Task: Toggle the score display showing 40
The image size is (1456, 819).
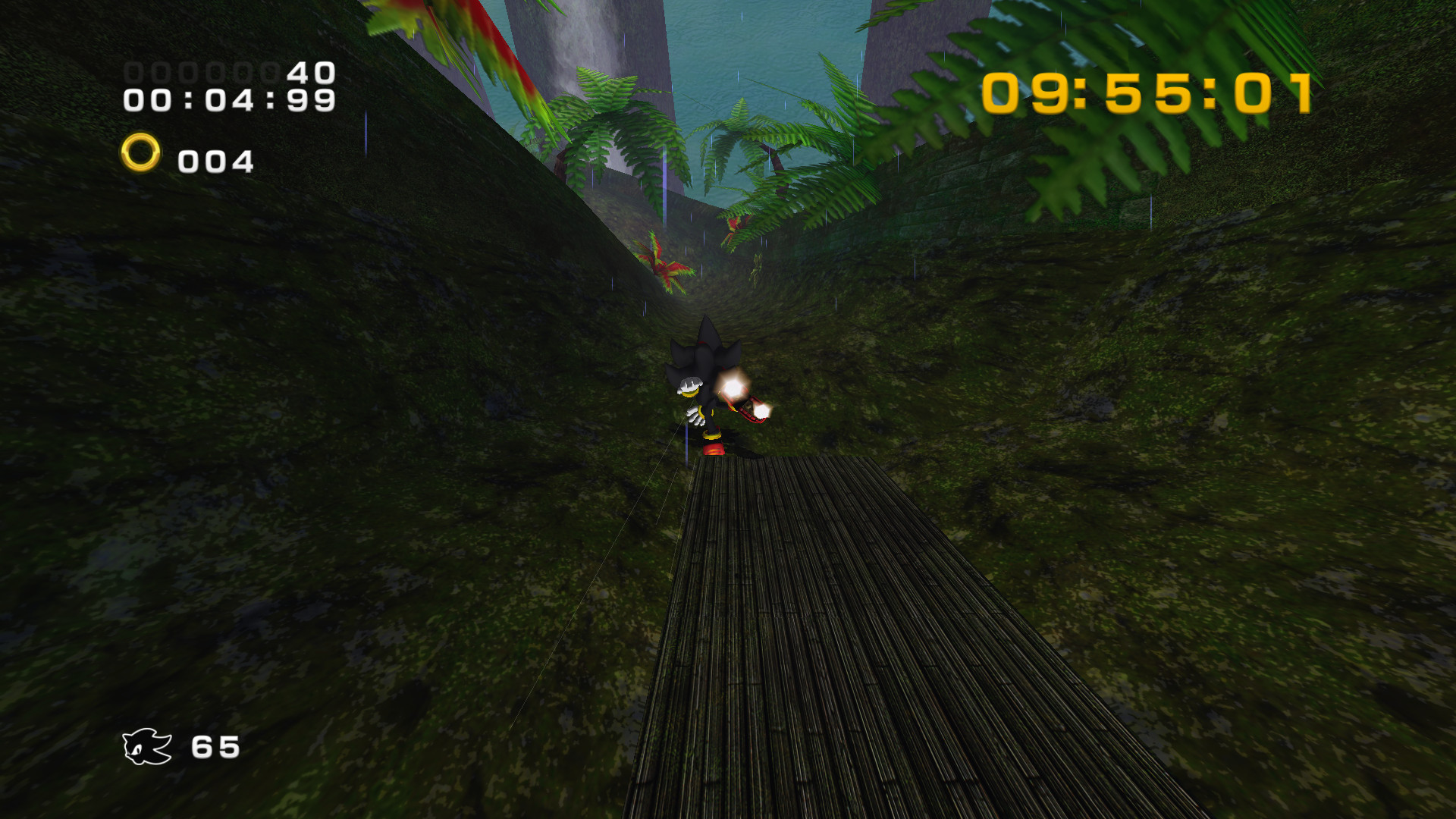Action: [x=307, y=72]
